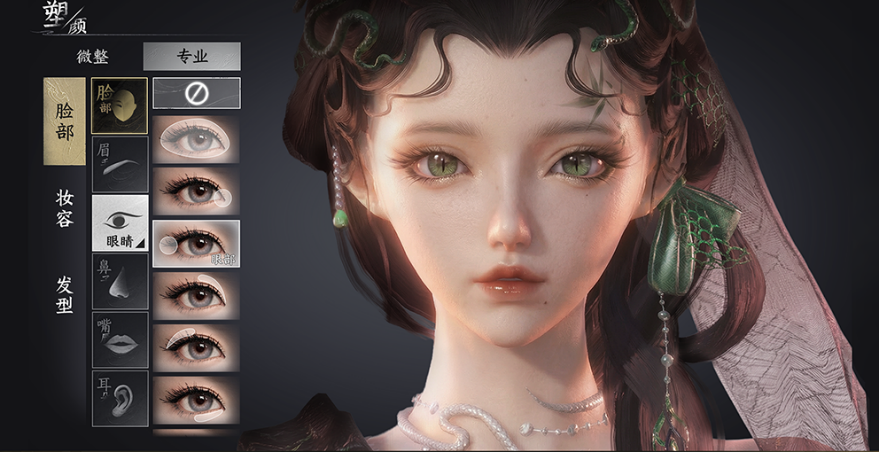Click the none/reset circle-slash option
The image size is (880, 452).
[196, 93]
